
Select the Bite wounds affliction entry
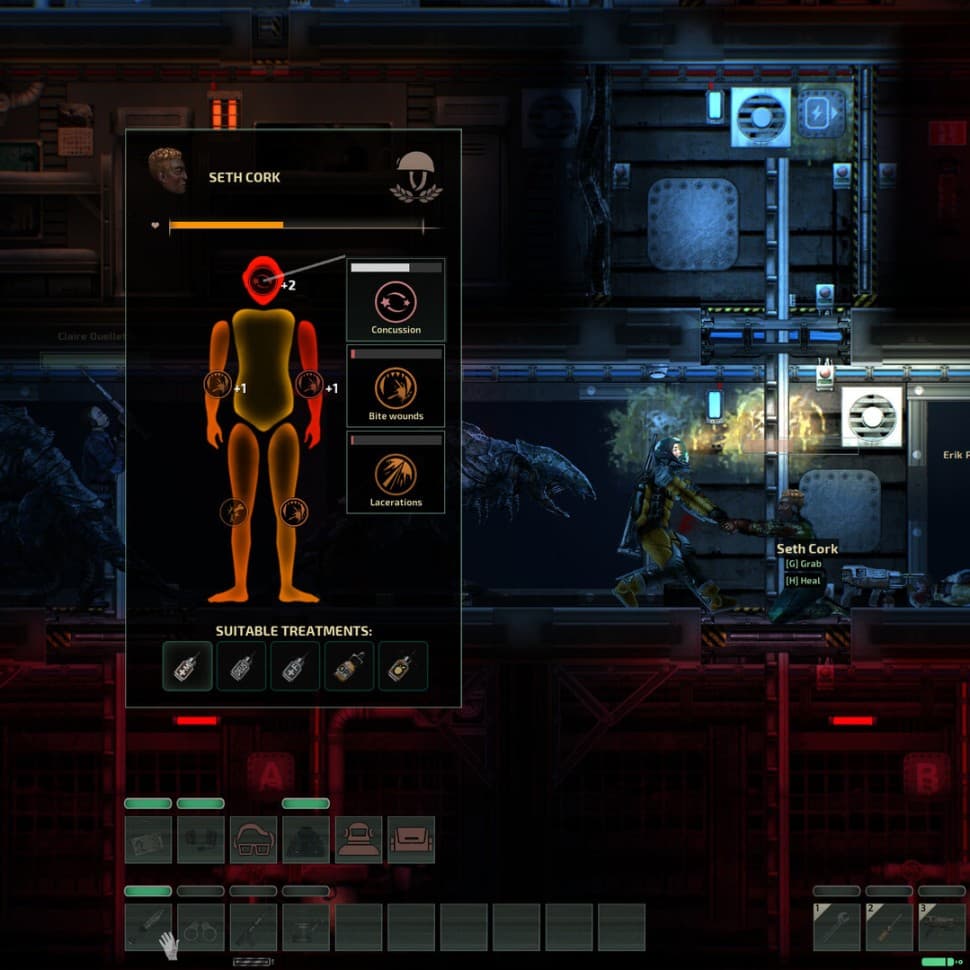[395, 387]
